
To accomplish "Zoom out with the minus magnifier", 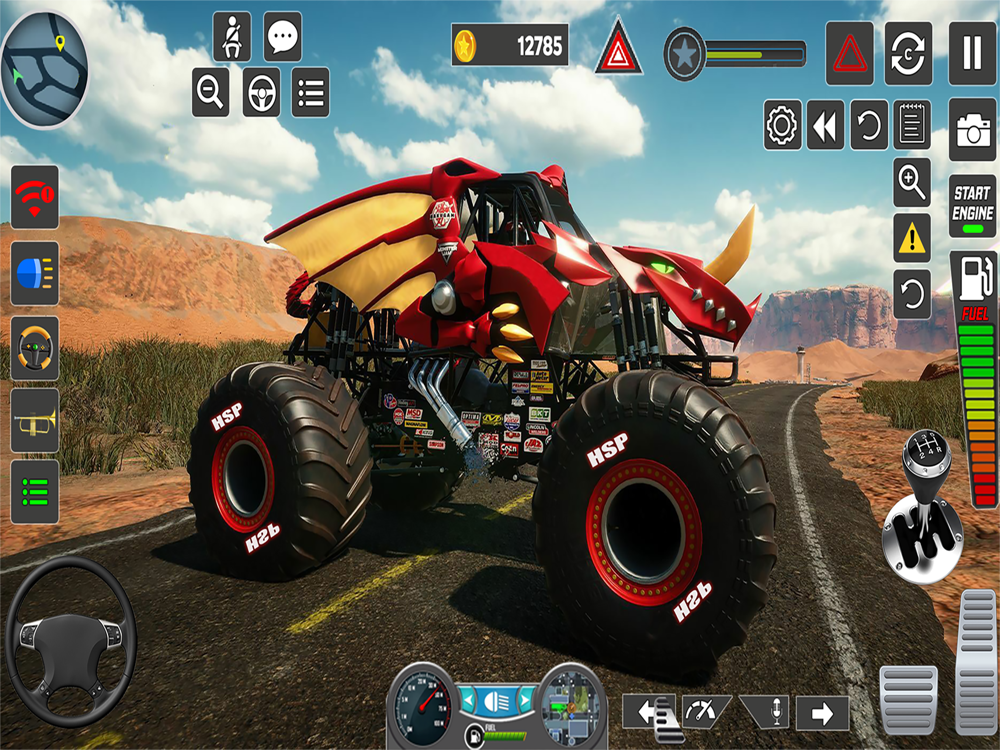I will click(211, 92).
